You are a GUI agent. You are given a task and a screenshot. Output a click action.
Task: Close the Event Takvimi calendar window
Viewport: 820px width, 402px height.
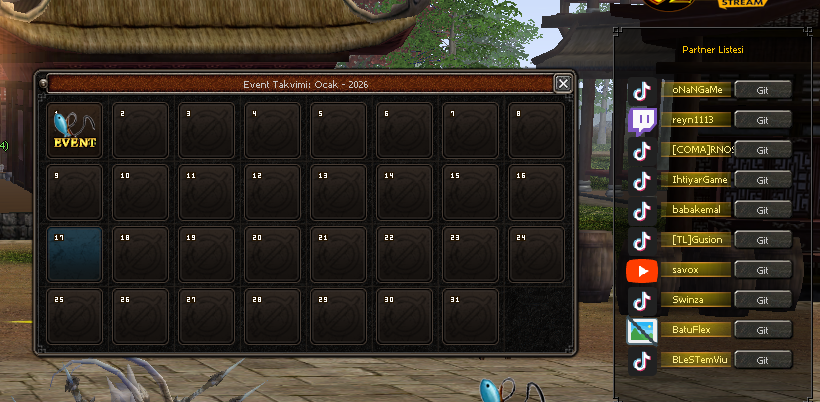pos(564,84)
